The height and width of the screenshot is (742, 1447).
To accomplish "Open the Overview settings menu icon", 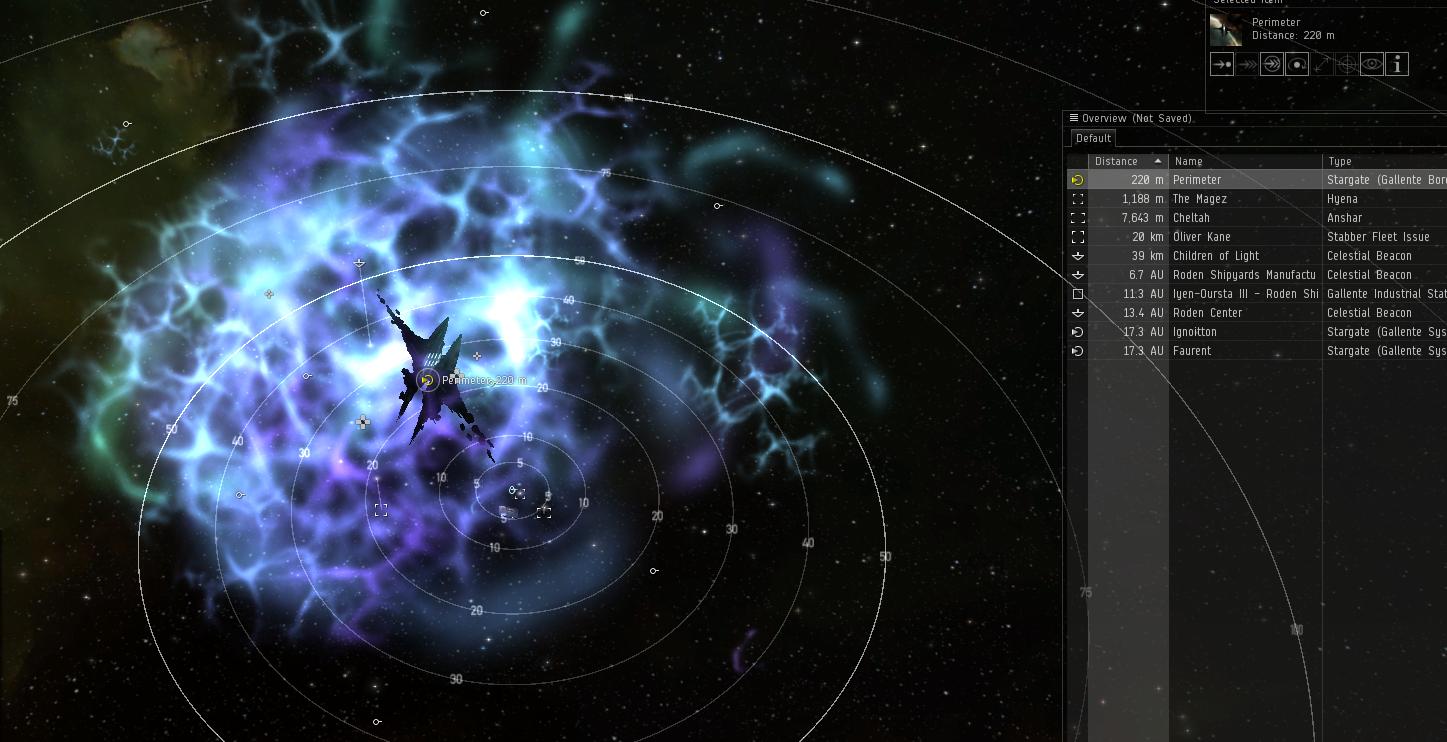I will tap(1074, 118).
